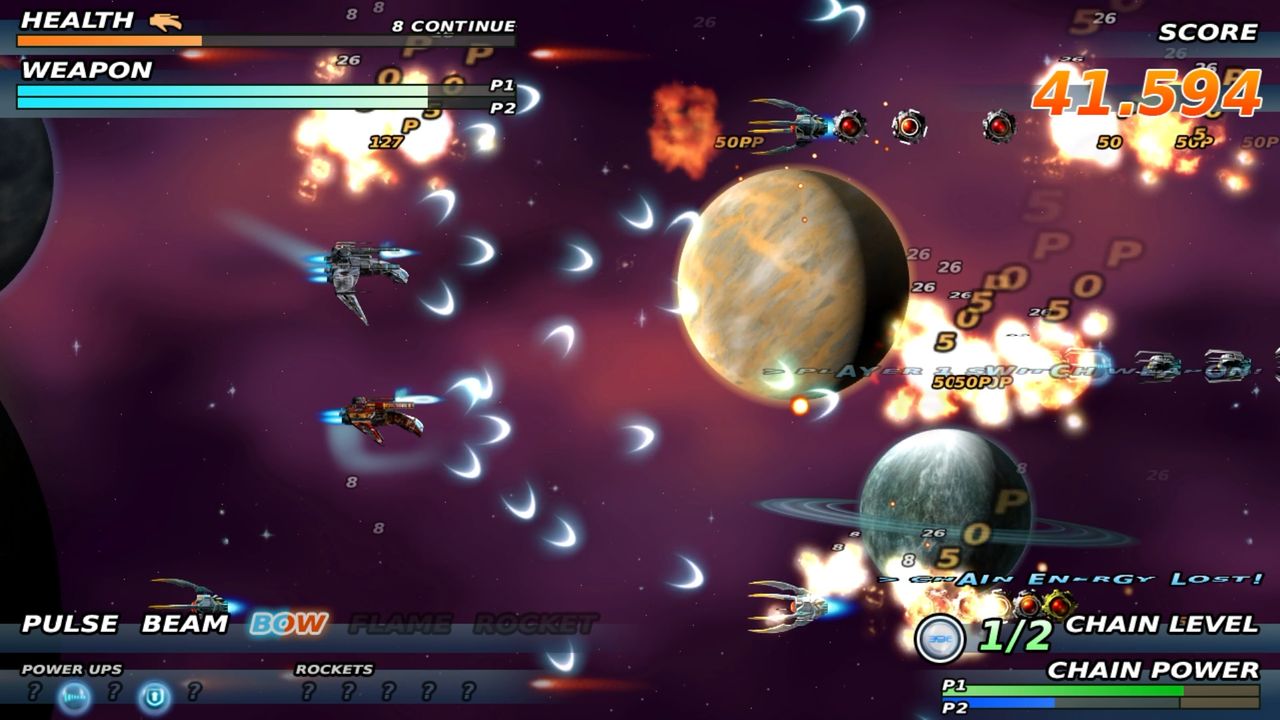Select the currently highlighted BOW weapon
Image resolution: width=1280 pixels, height=720 pixels.
tap(287, 623)
